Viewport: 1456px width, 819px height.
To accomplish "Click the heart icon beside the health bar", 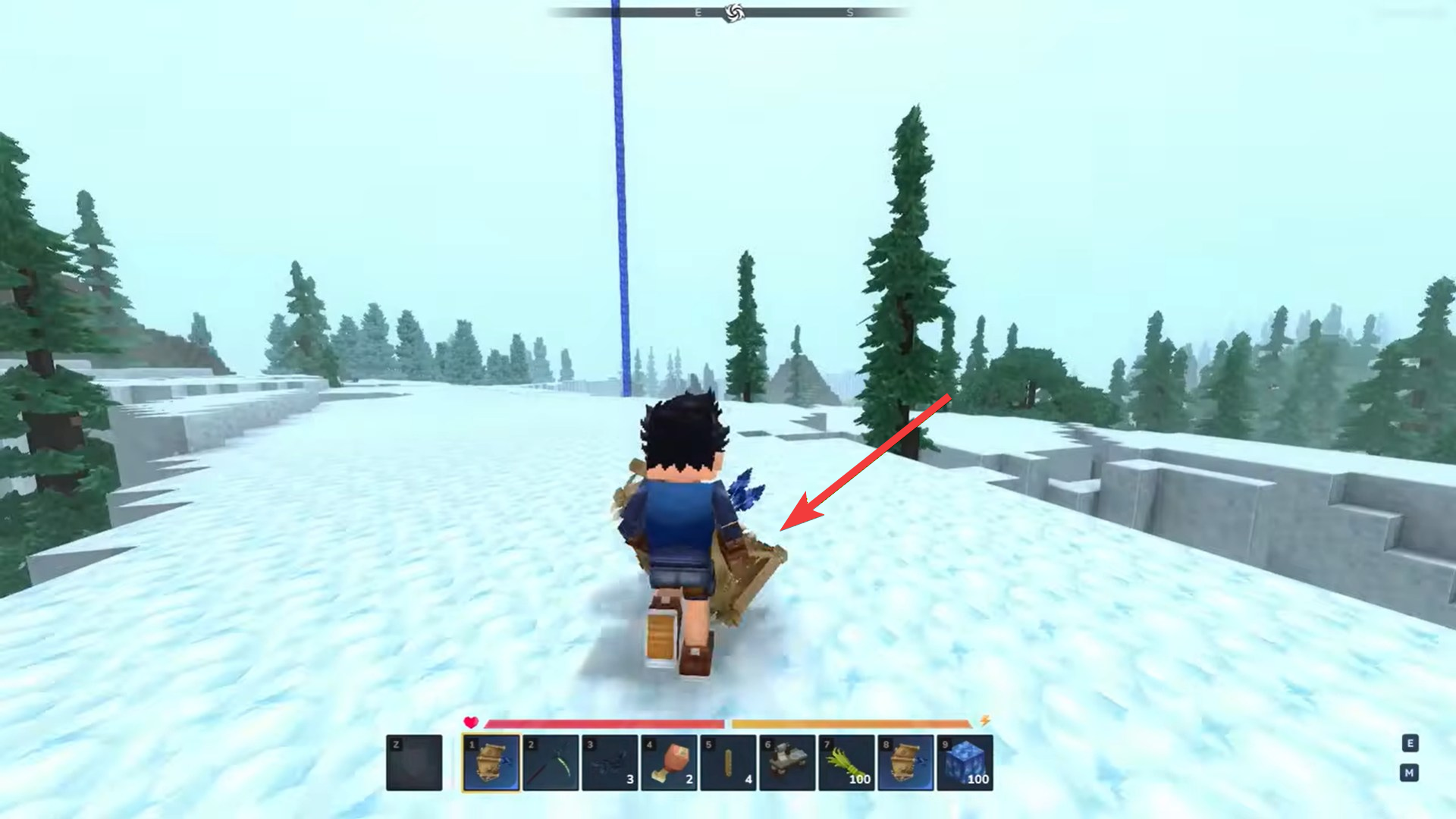I will pyautogui.click(x=472, y=723).
